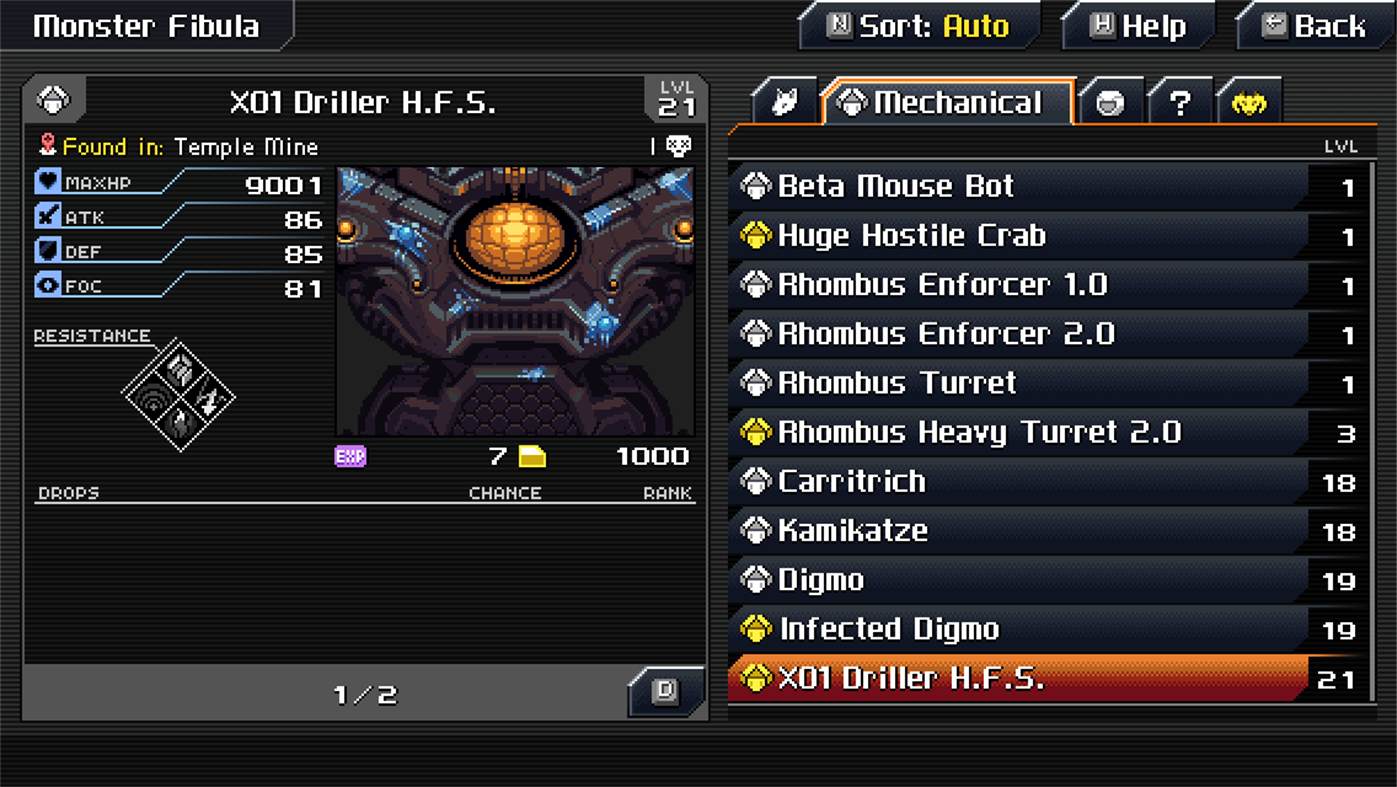This screenshot has width=1397, height=787.
Task: Open the Sort: Auto selector
Action: point(920,26)
